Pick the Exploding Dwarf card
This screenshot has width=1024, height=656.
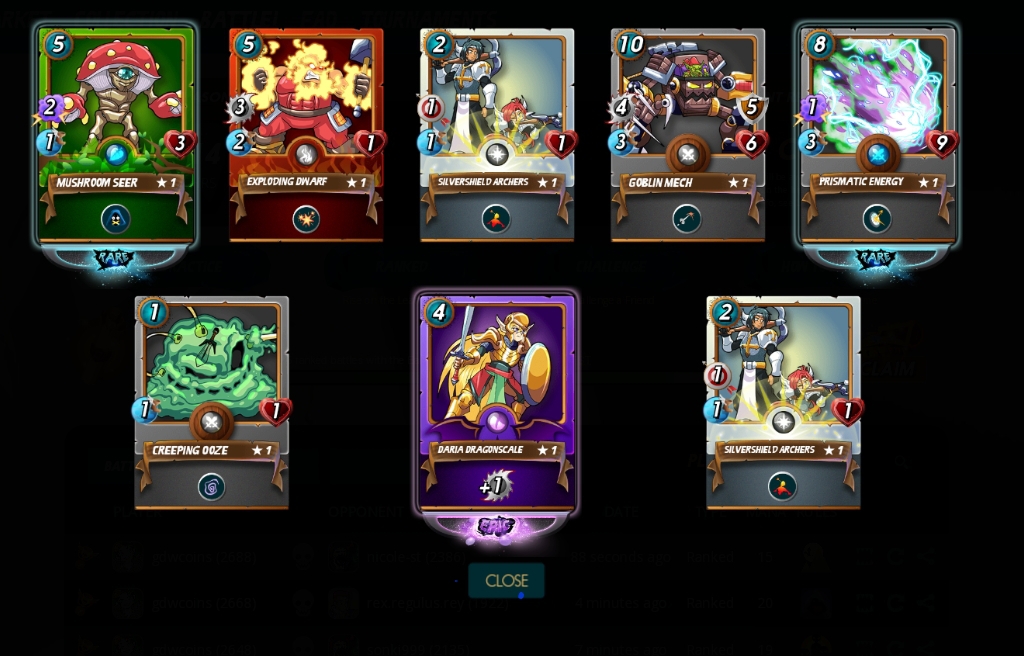coord(306,135)
